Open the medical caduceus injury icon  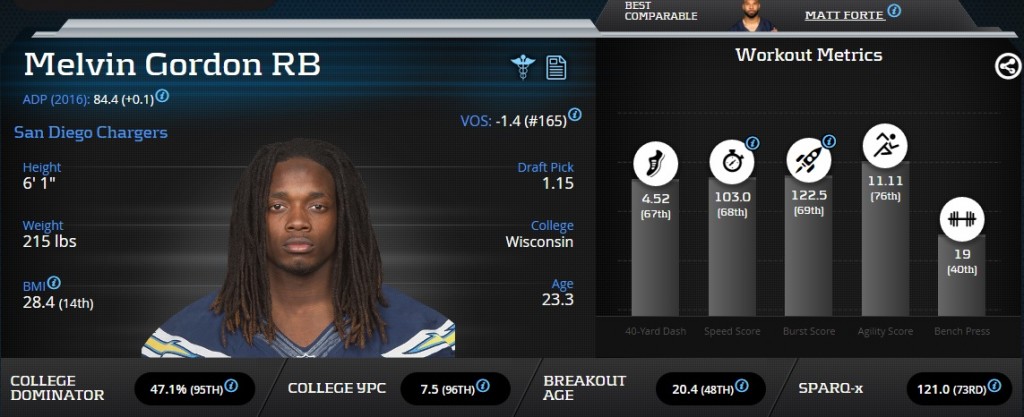[522, 67]
